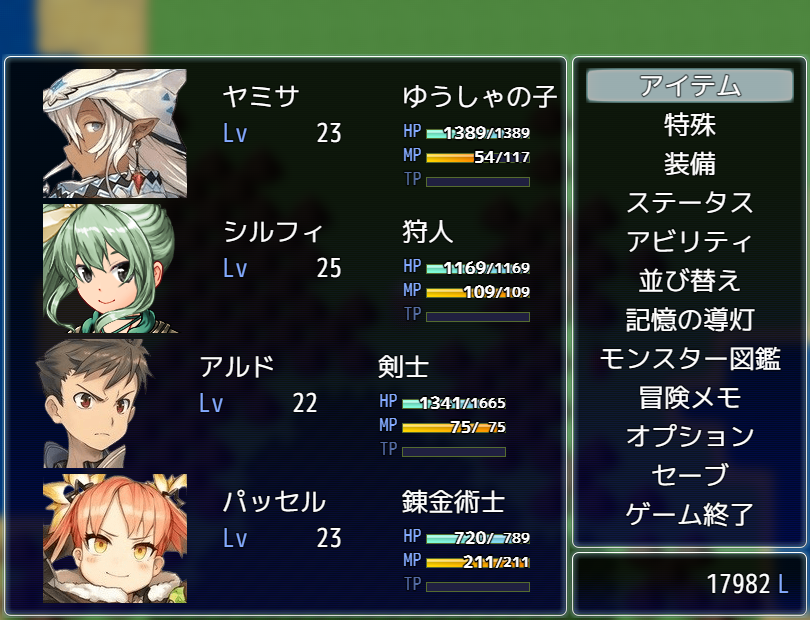
Task: View the 冒険メモ adventure notes
Action: pyautogui.click(x=689, y=398)
